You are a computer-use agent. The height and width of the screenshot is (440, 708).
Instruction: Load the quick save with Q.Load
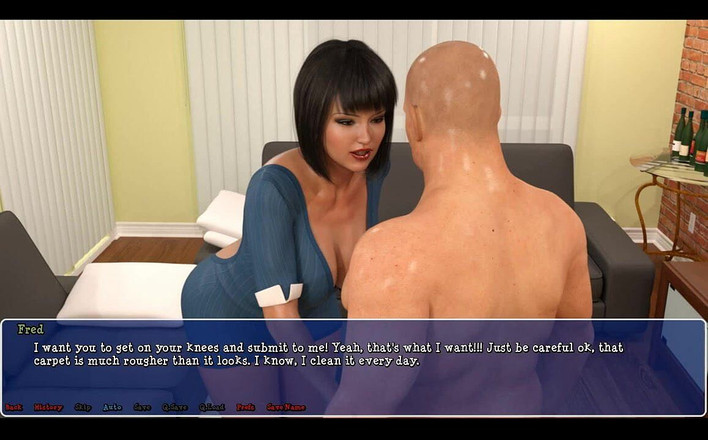(211, 407)
